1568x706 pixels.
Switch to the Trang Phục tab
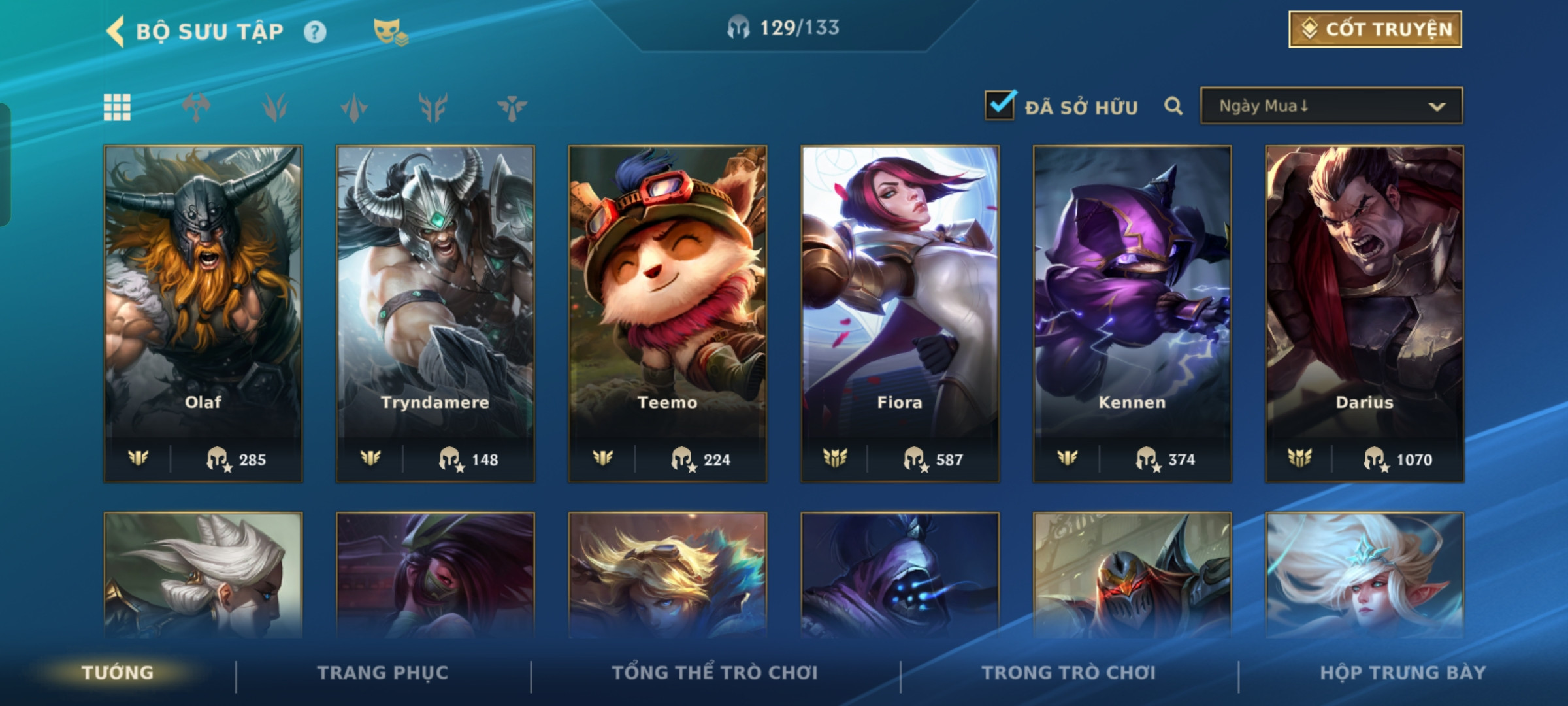pos(383,673)
